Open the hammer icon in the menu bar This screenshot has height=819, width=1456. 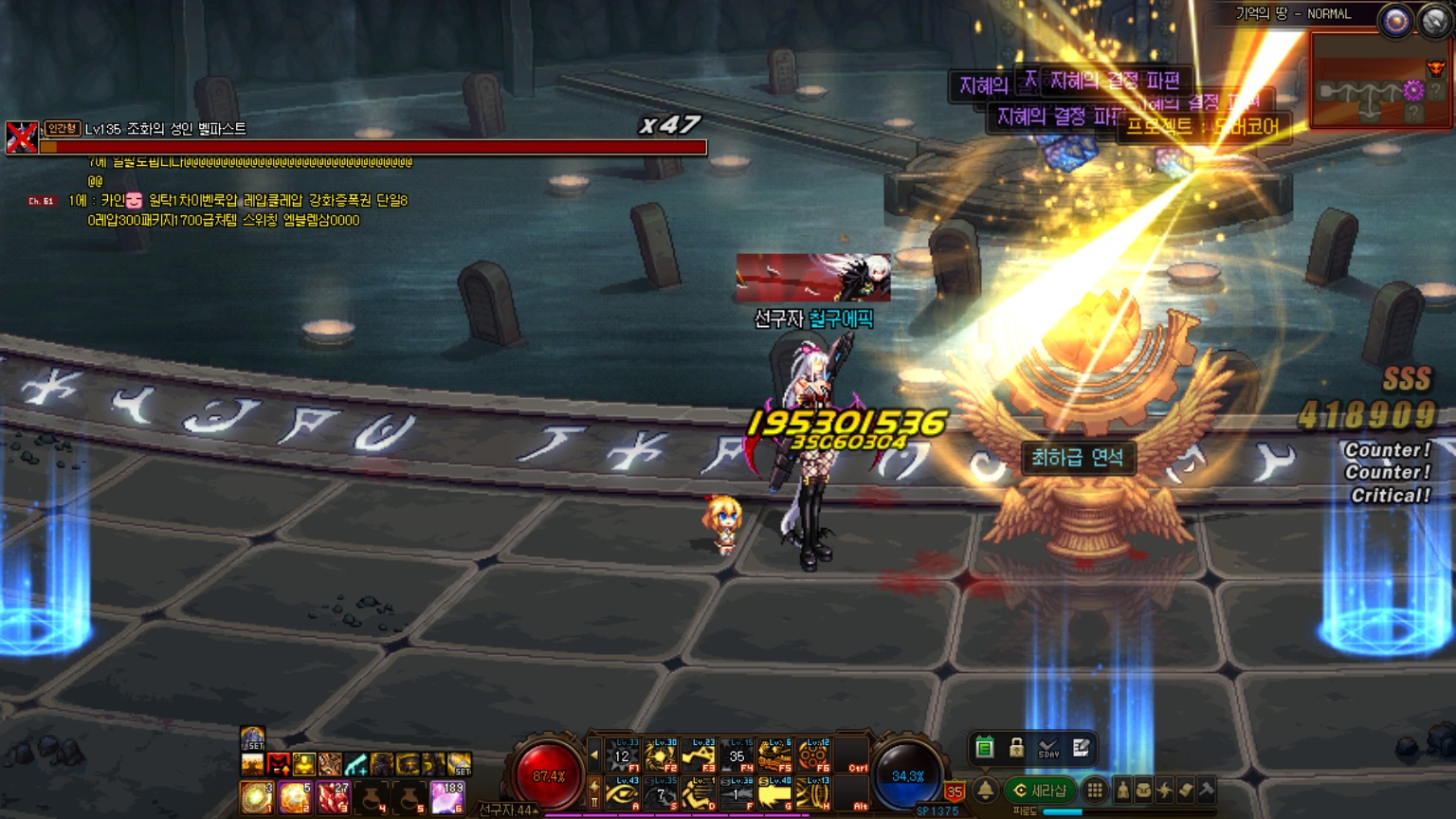coord(1207,790)
